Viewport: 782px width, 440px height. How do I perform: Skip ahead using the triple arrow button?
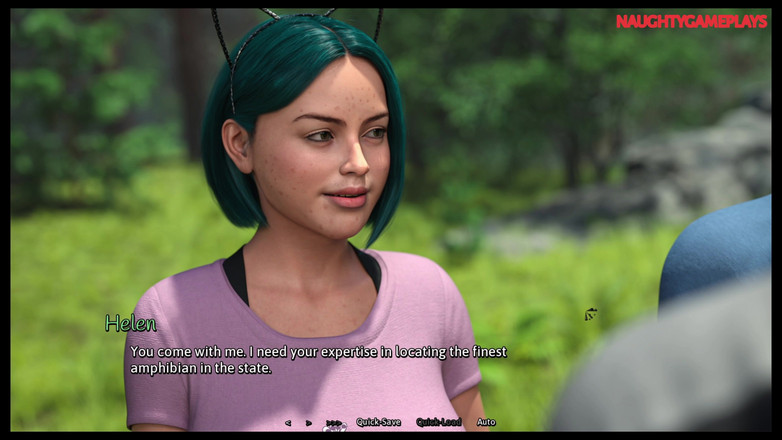click(x=333, y=423)
